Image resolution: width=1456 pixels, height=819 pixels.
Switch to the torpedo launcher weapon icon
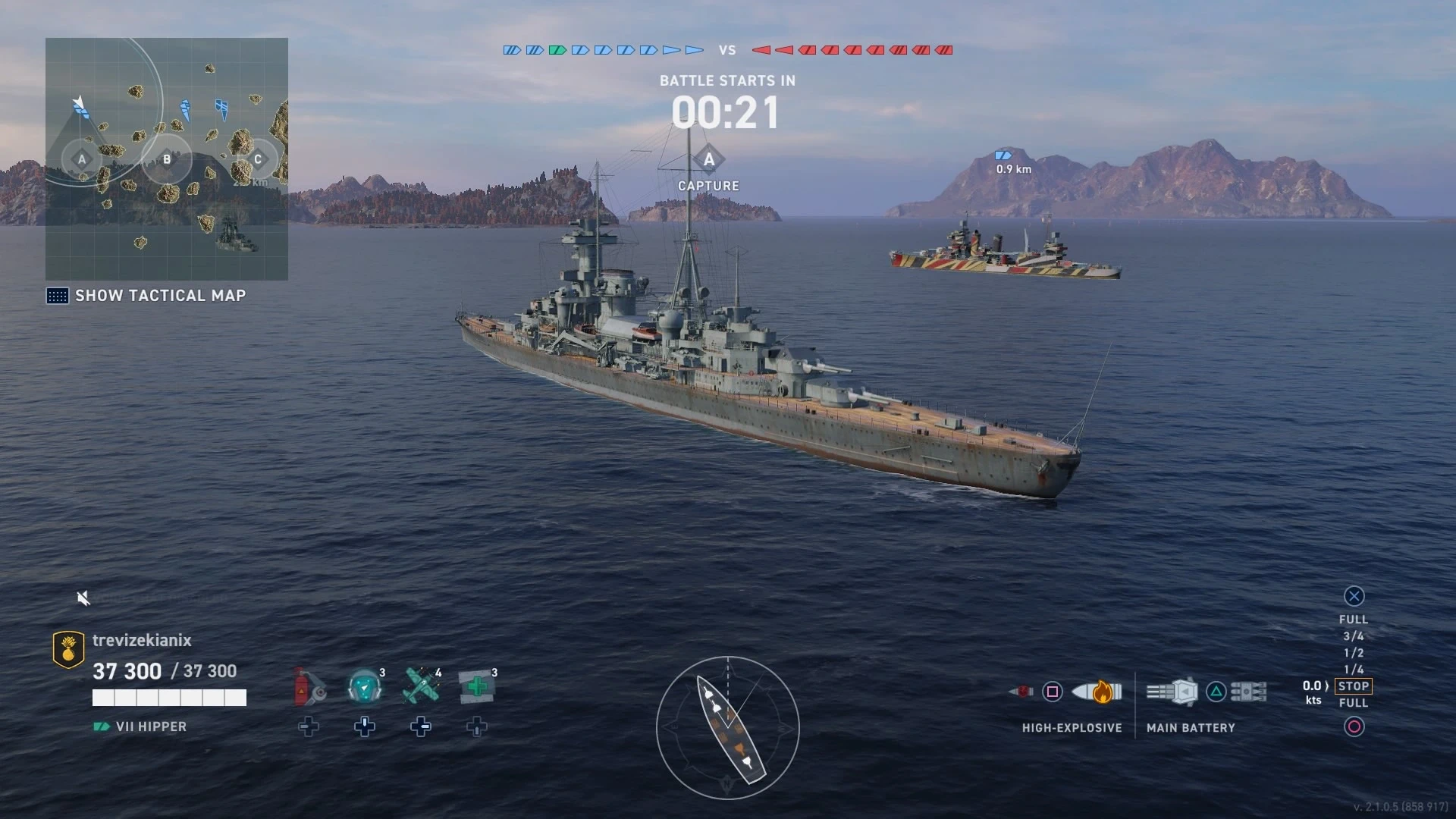1248,692
